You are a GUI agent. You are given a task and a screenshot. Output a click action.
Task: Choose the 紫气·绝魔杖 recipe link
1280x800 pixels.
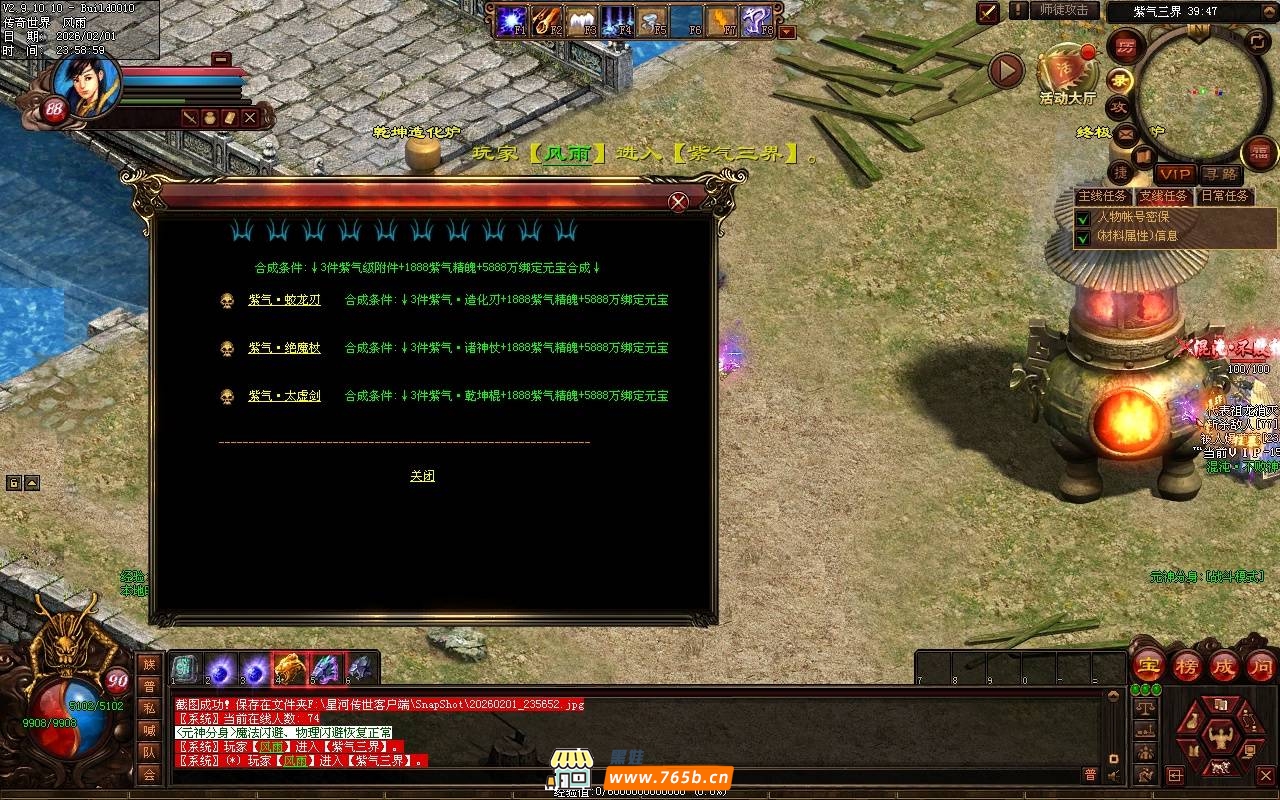284,348
